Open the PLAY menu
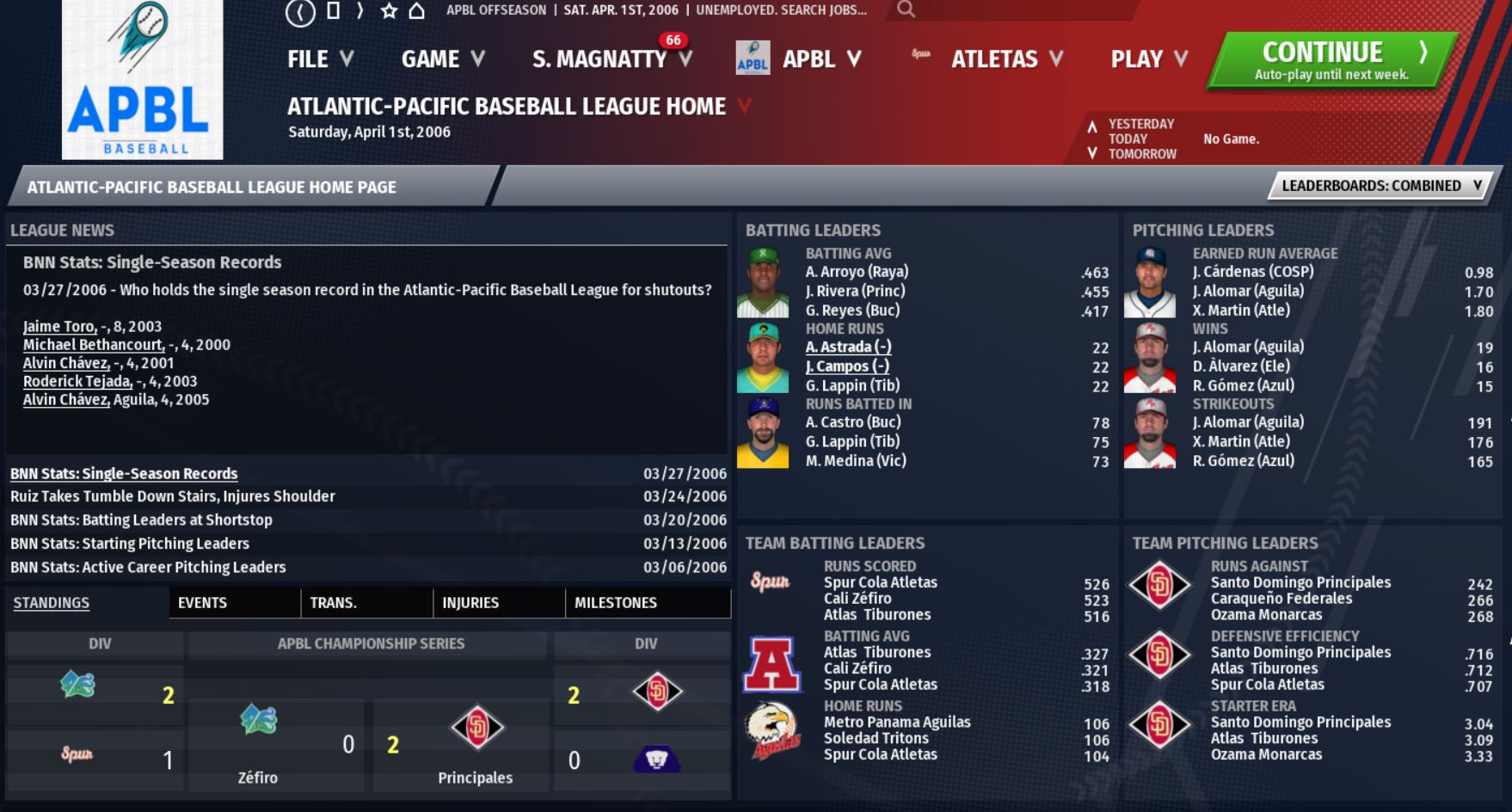 pyautogui.click(x=1148, y=59)
